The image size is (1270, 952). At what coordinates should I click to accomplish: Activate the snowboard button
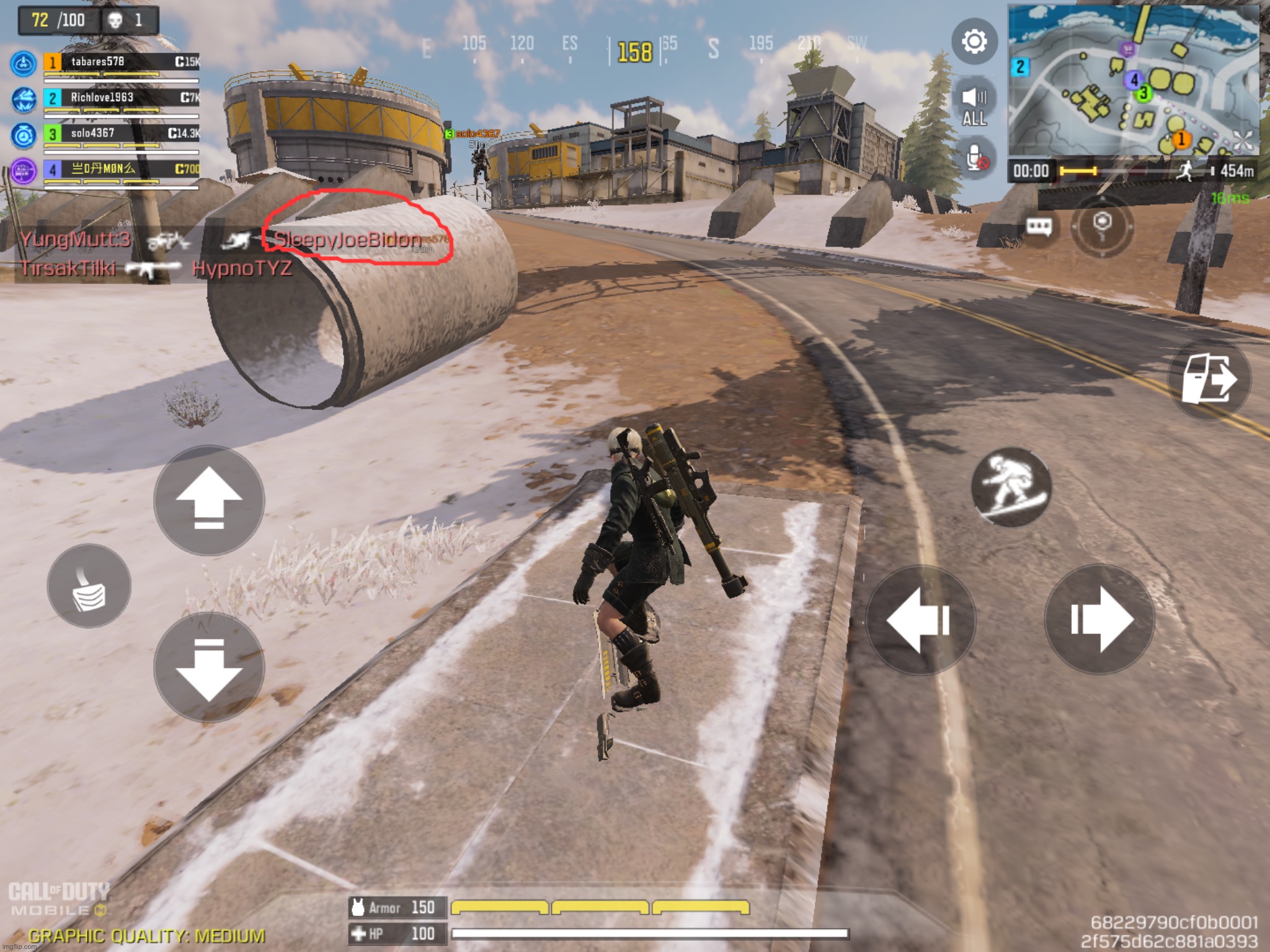1011,487
